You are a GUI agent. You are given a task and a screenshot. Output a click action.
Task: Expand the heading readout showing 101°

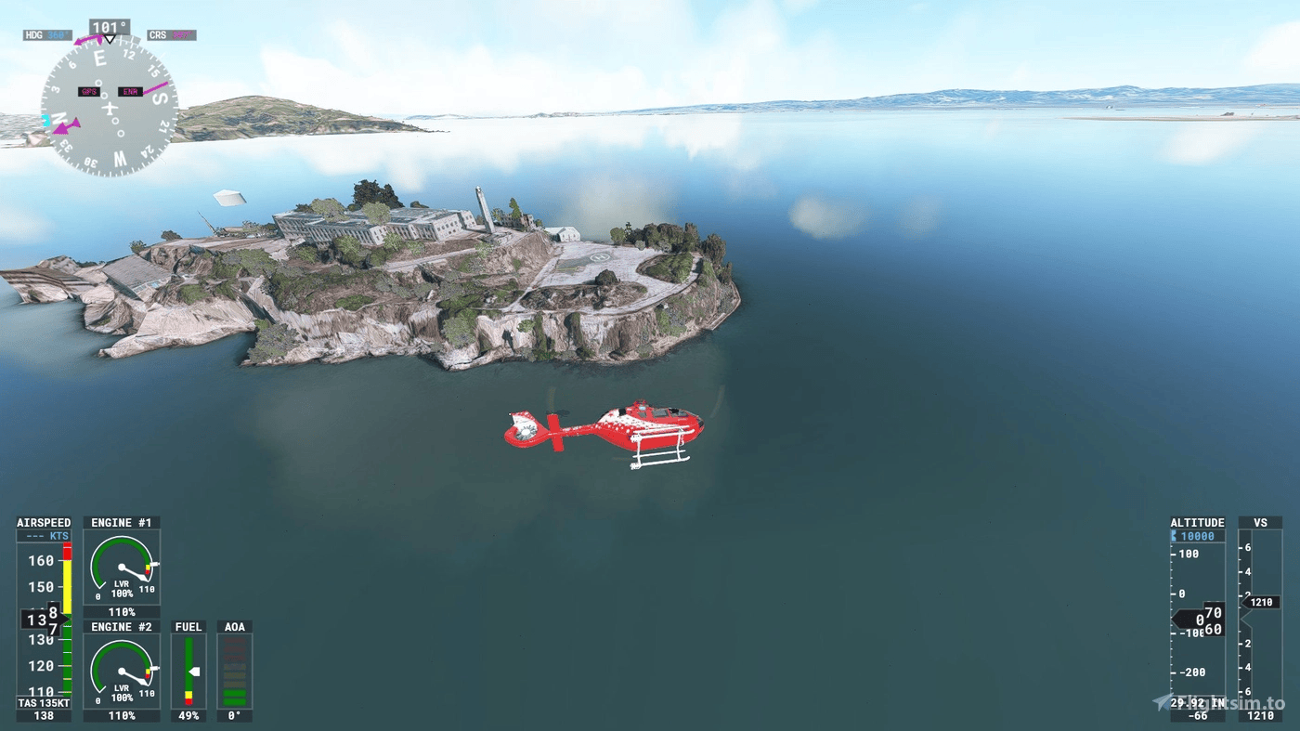point(108,25)
